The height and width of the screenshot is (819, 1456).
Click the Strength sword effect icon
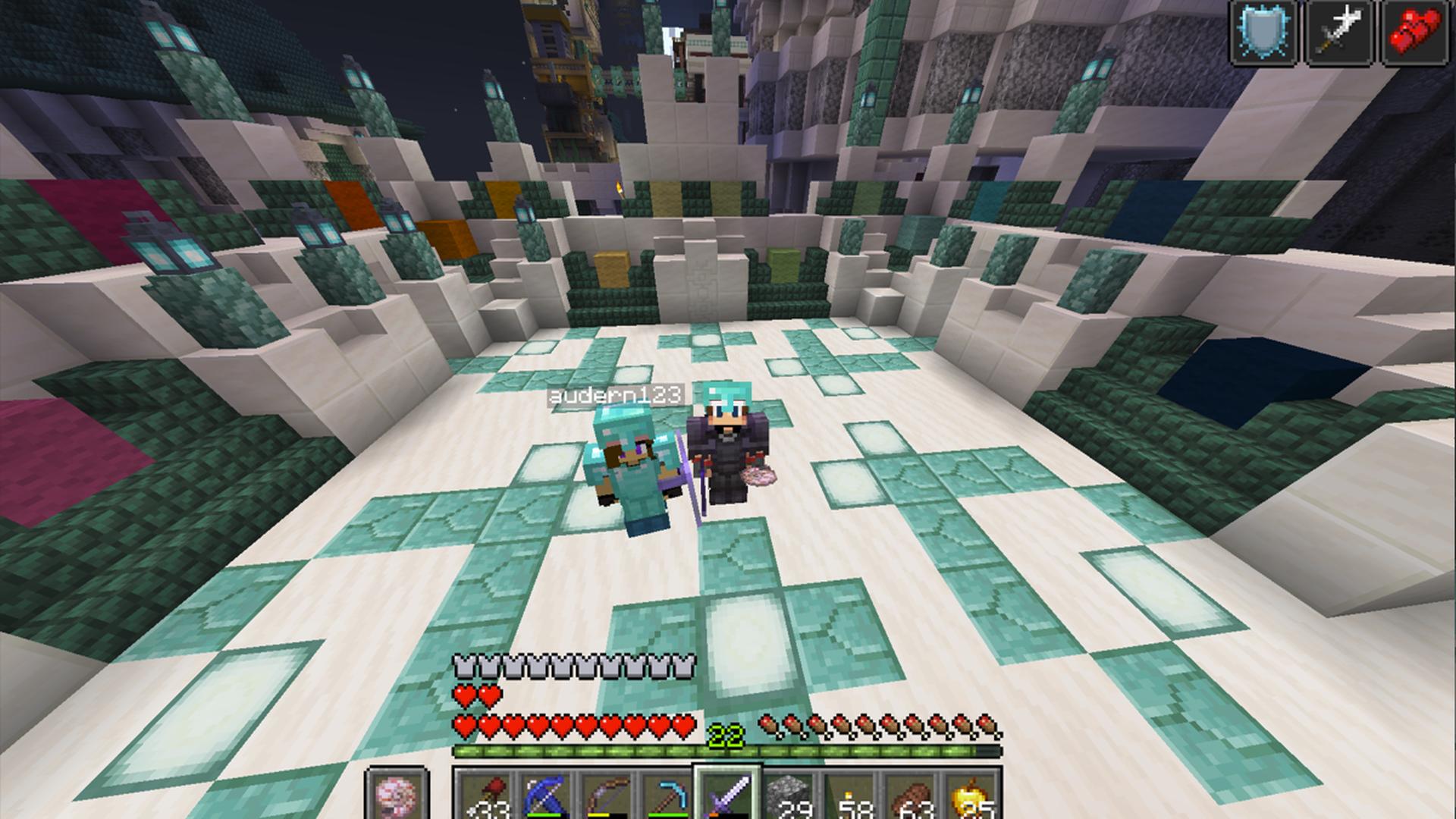(x=1340, y=32)
